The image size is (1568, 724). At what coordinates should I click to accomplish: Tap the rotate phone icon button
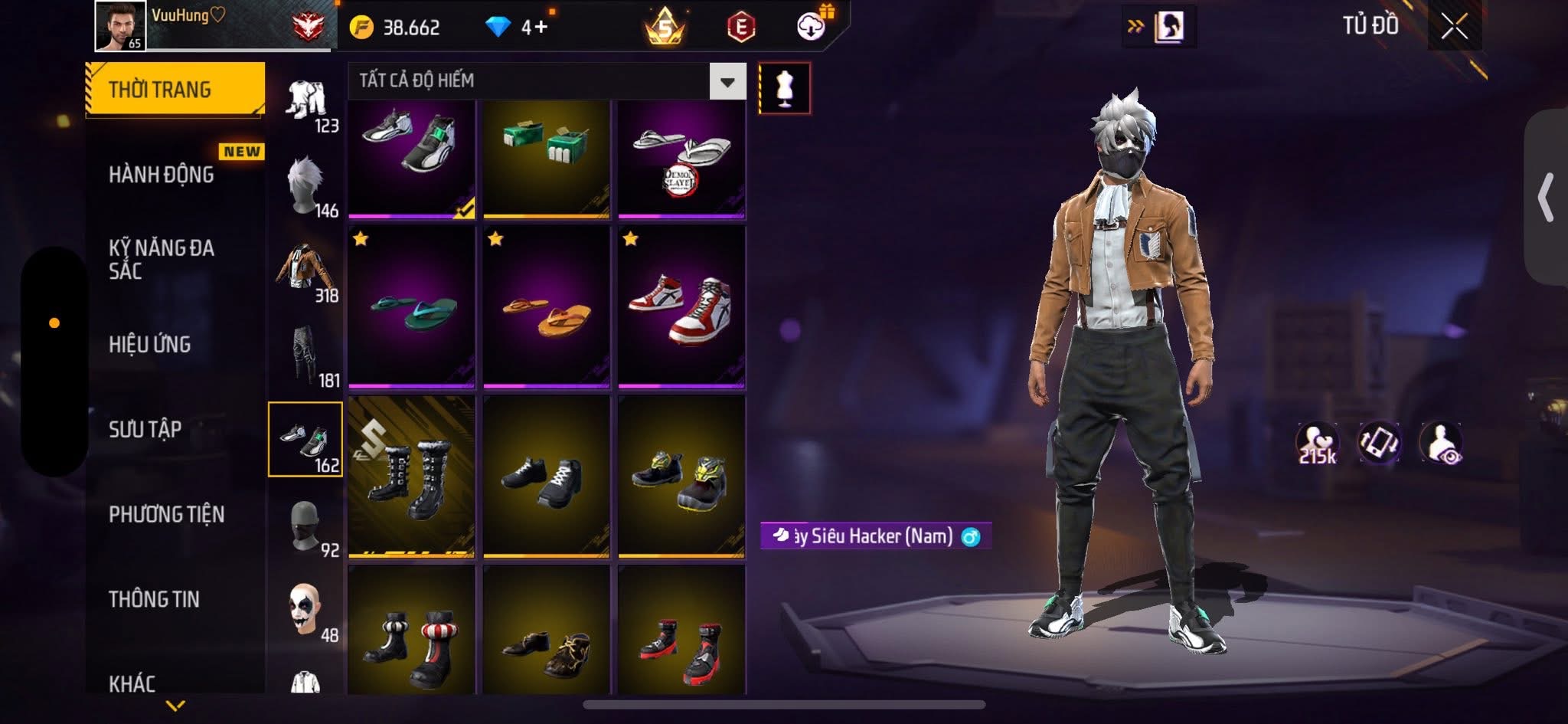(1379, 442)
